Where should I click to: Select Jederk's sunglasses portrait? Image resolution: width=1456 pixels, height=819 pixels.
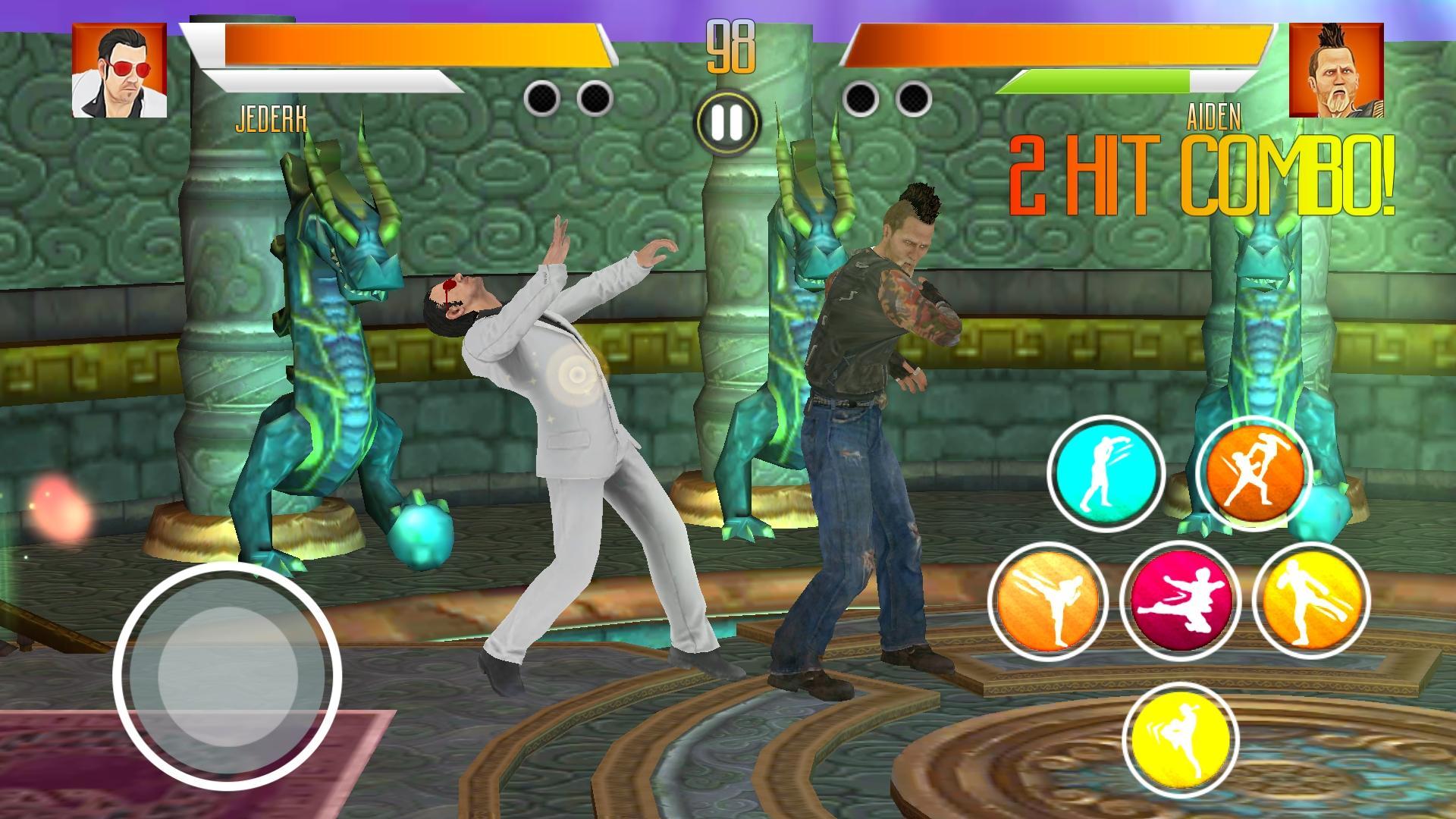120,71
